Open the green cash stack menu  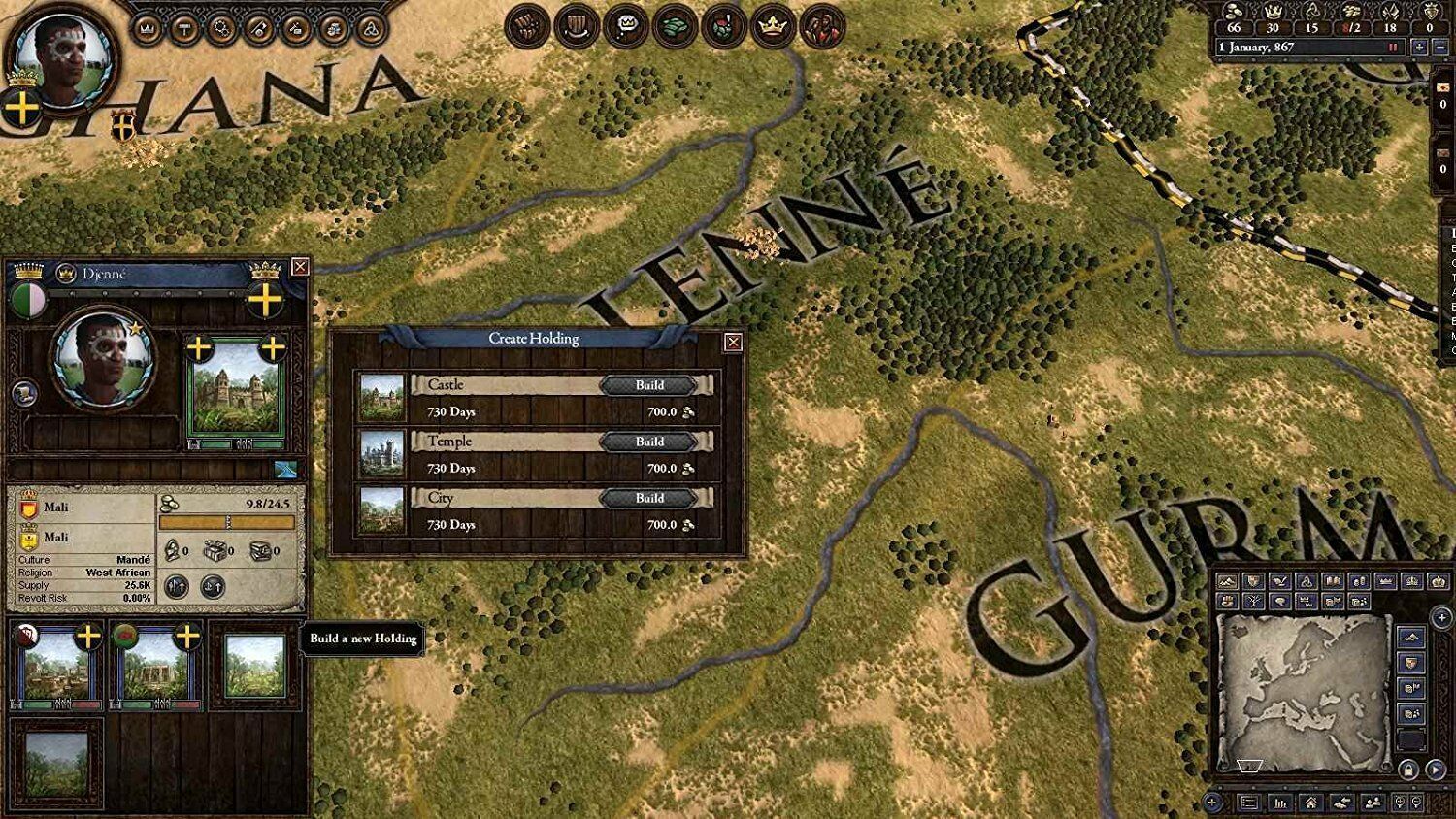(x=675, y=26)
